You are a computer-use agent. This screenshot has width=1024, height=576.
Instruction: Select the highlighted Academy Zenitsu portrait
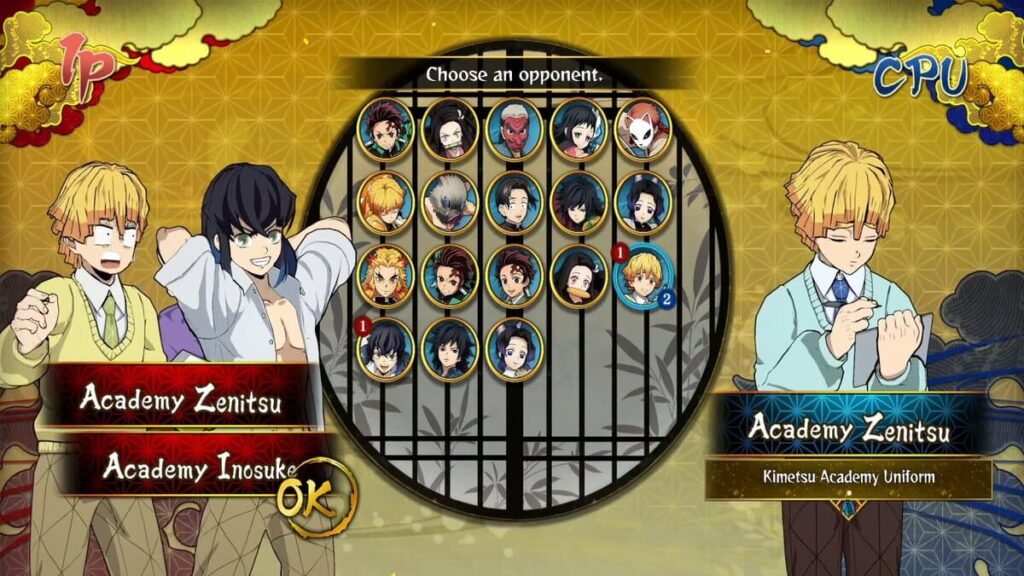pyautogui.click(x=643, y=276)
